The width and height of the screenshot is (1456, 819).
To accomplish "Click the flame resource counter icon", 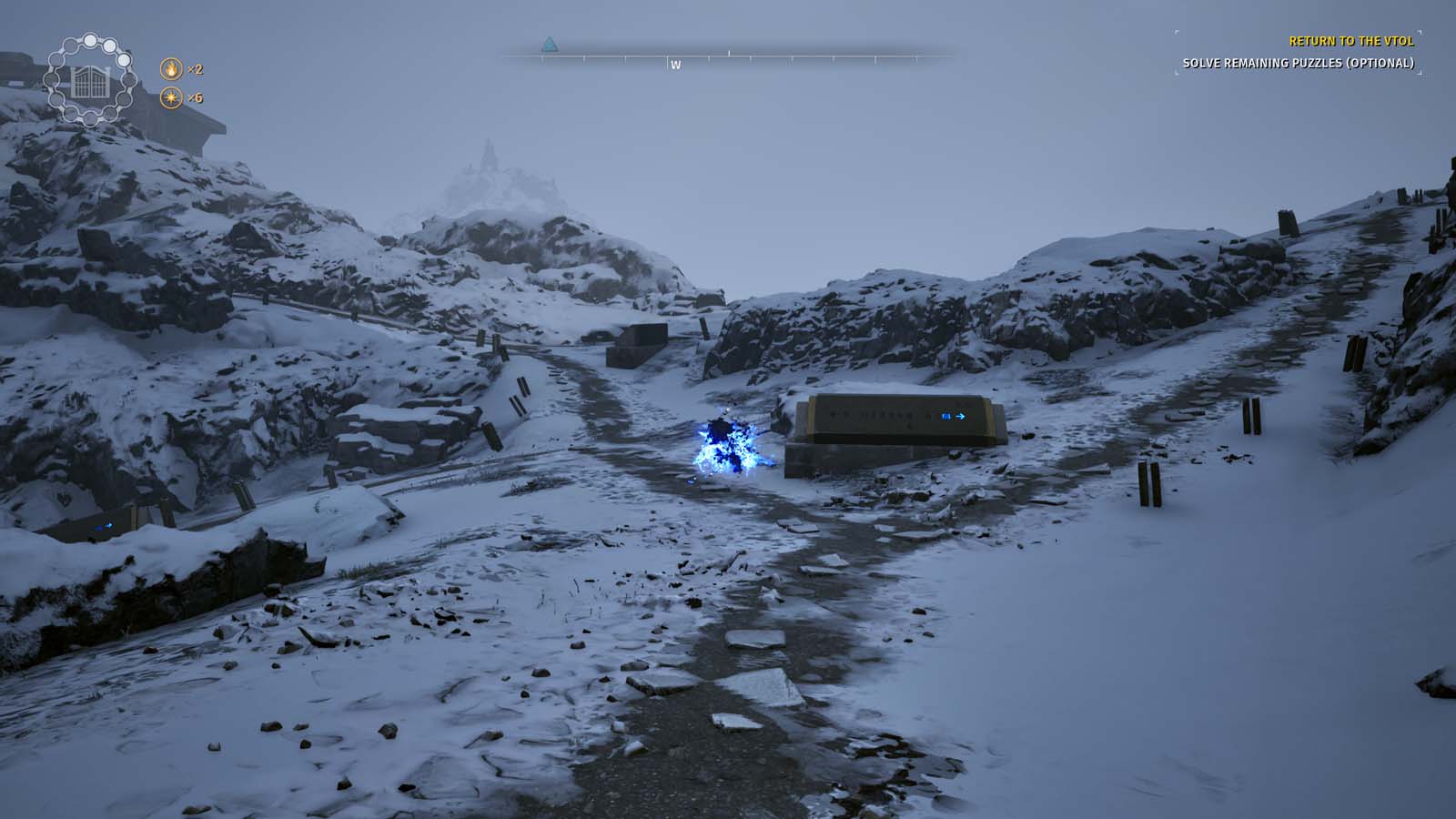I will click(172, 70).
